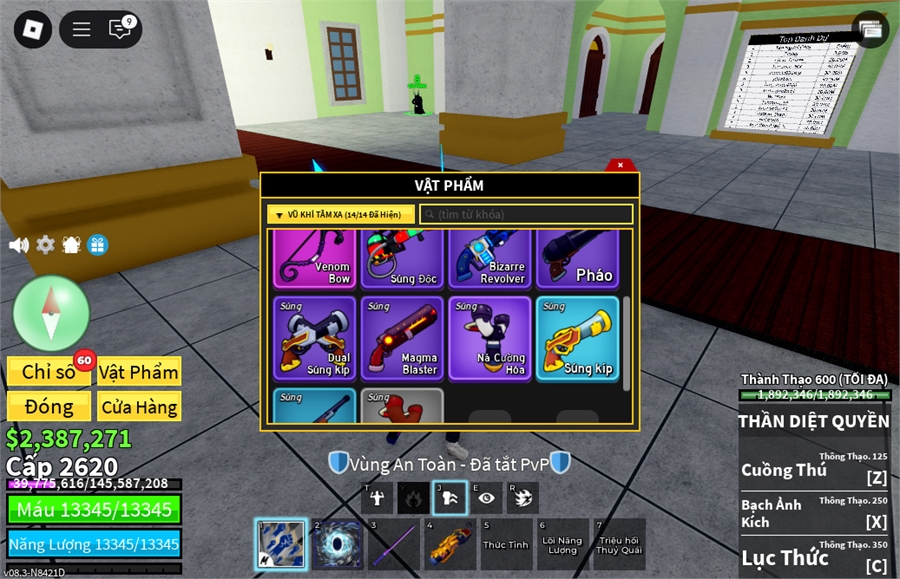
Task: Choose the Magma Blaster gun
Action: pos(403,338)
